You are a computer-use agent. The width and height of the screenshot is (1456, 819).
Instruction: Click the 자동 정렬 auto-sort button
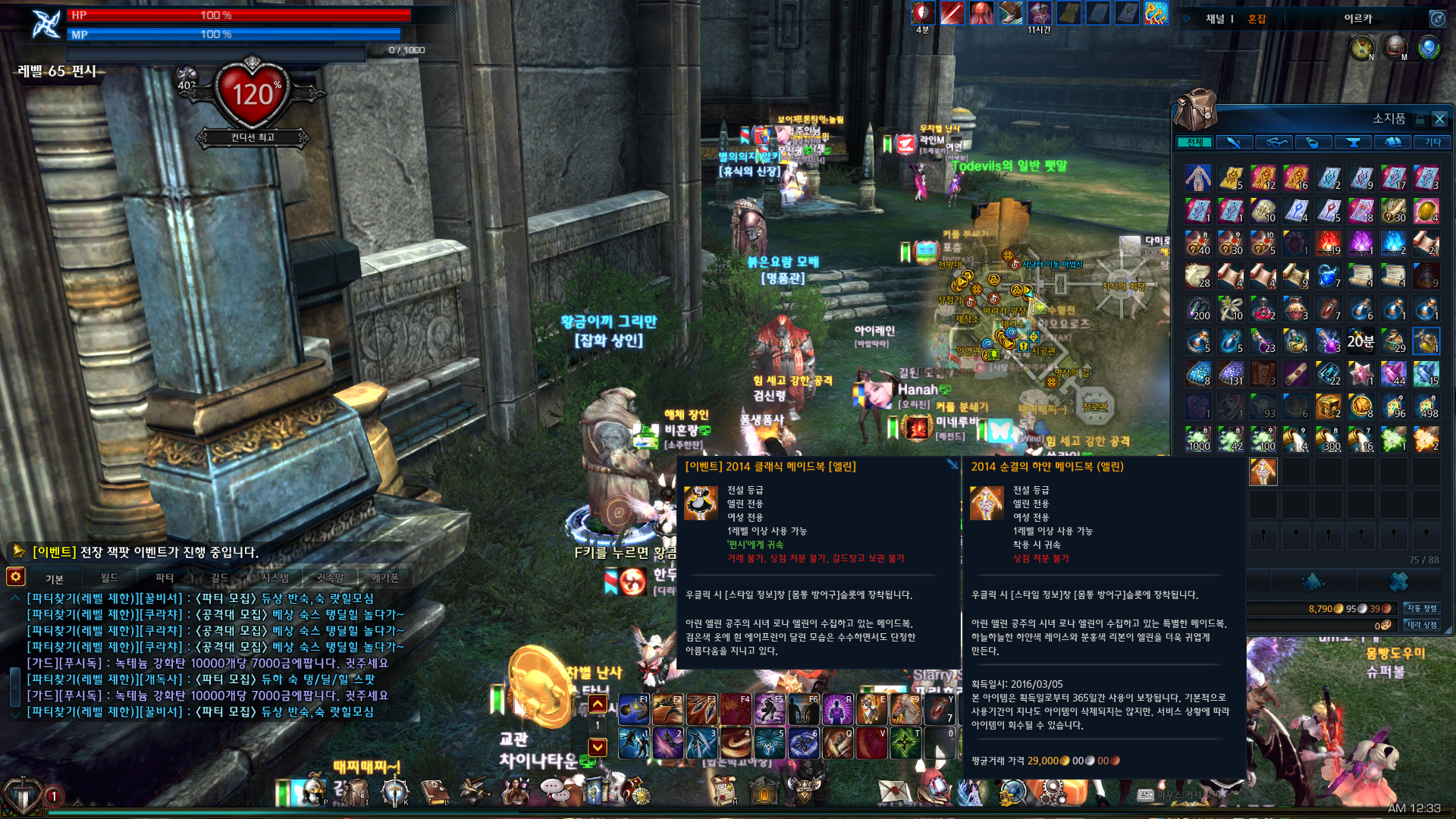(1422, 608)
